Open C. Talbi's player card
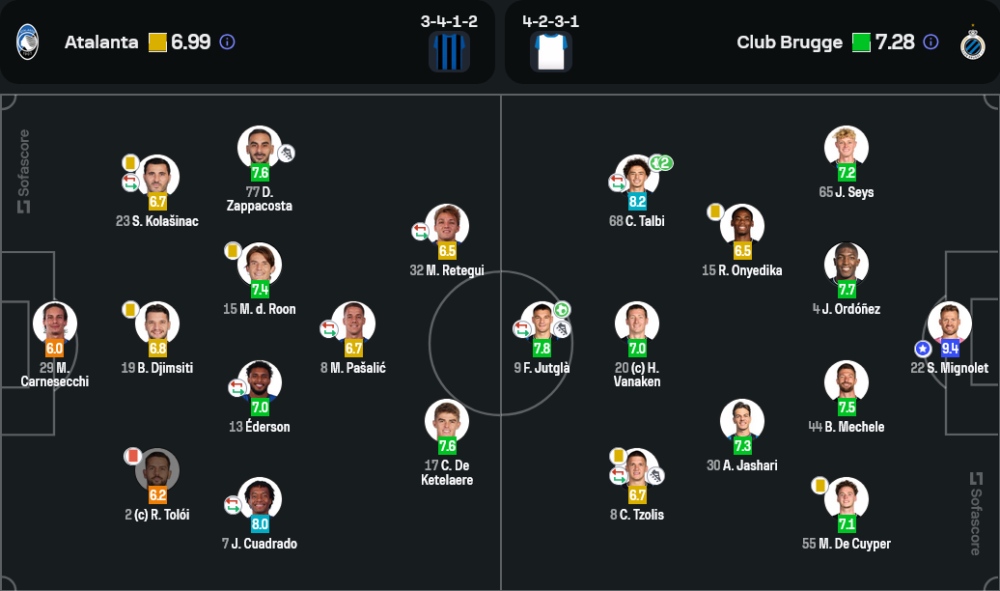The image size is (1000, 591). 637,176
